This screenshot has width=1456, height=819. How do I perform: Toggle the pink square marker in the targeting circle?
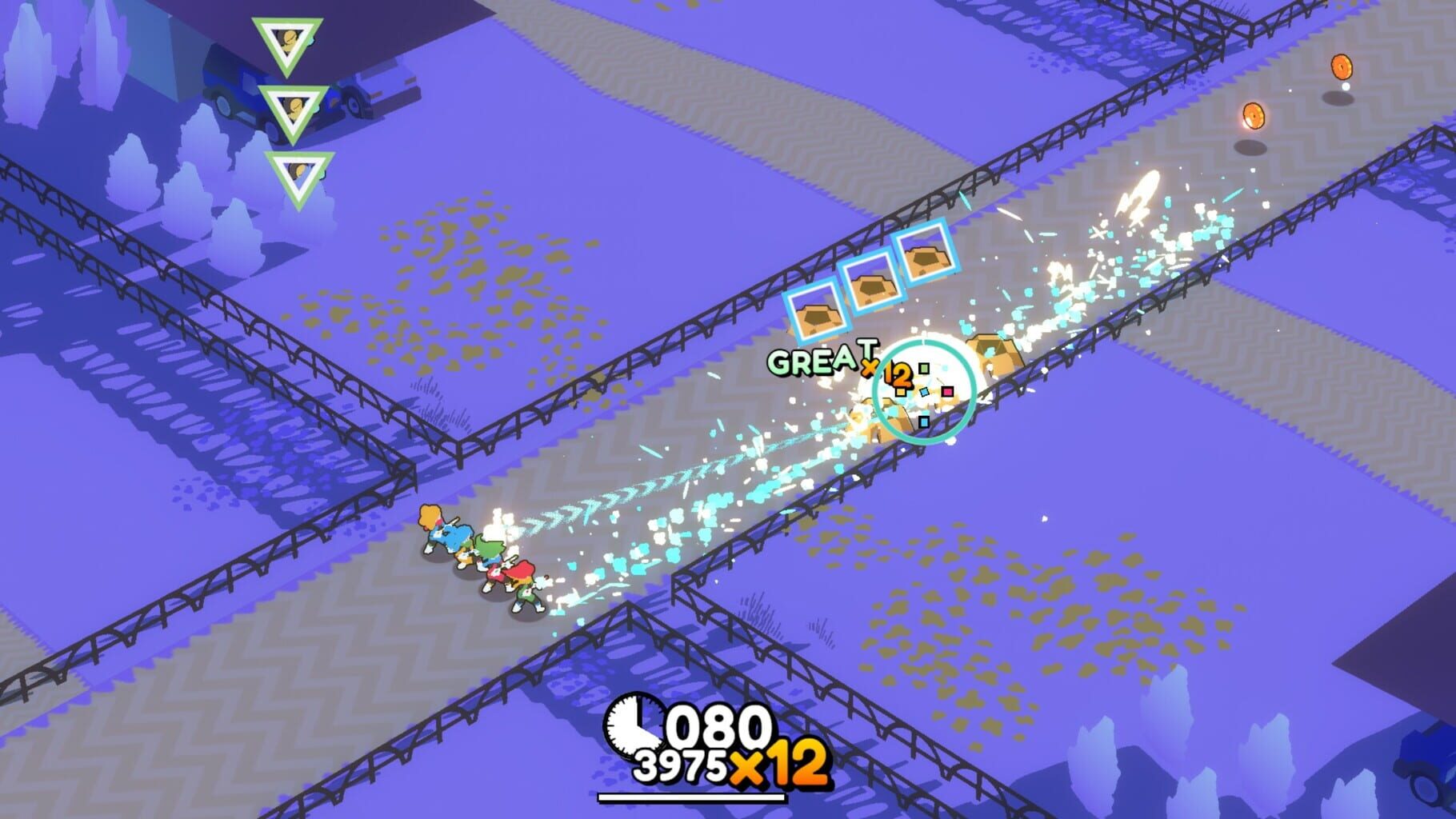[948, 391]
